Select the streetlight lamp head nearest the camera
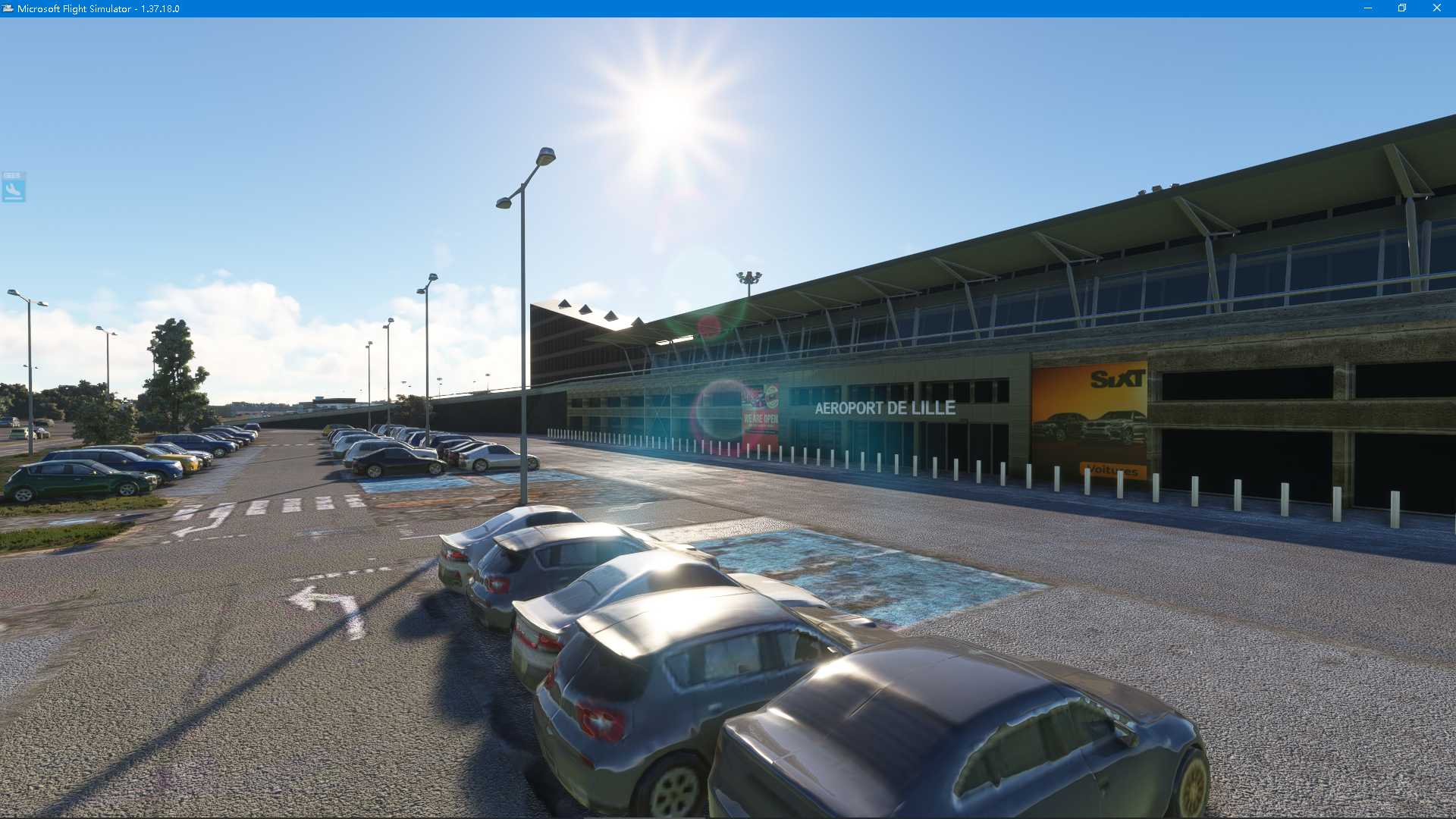This screenshot has height=819, width=1456. tap(544, 155)
